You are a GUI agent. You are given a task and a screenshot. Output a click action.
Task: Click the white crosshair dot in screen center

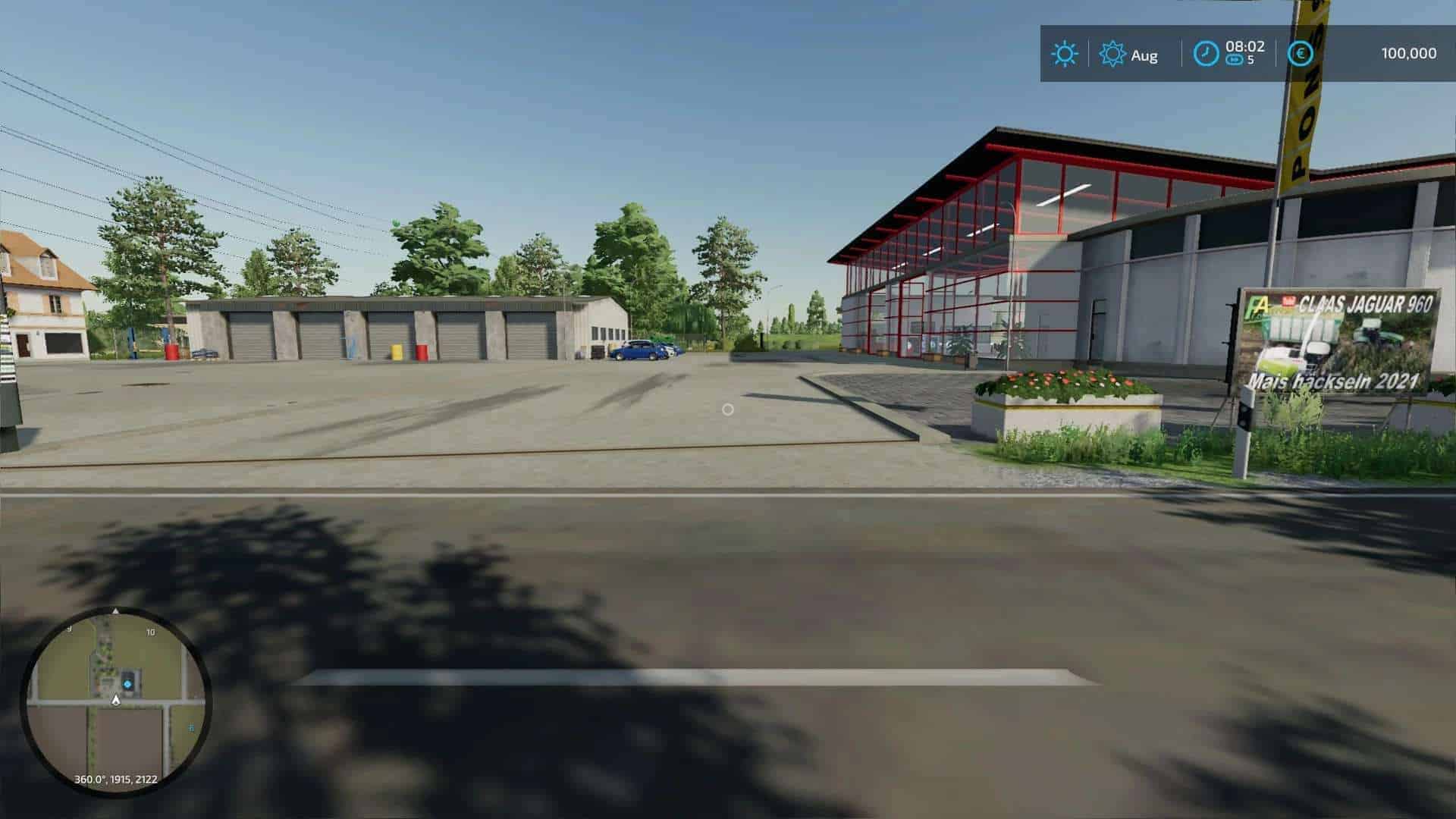pyautogui.click(x=729, y=409)
